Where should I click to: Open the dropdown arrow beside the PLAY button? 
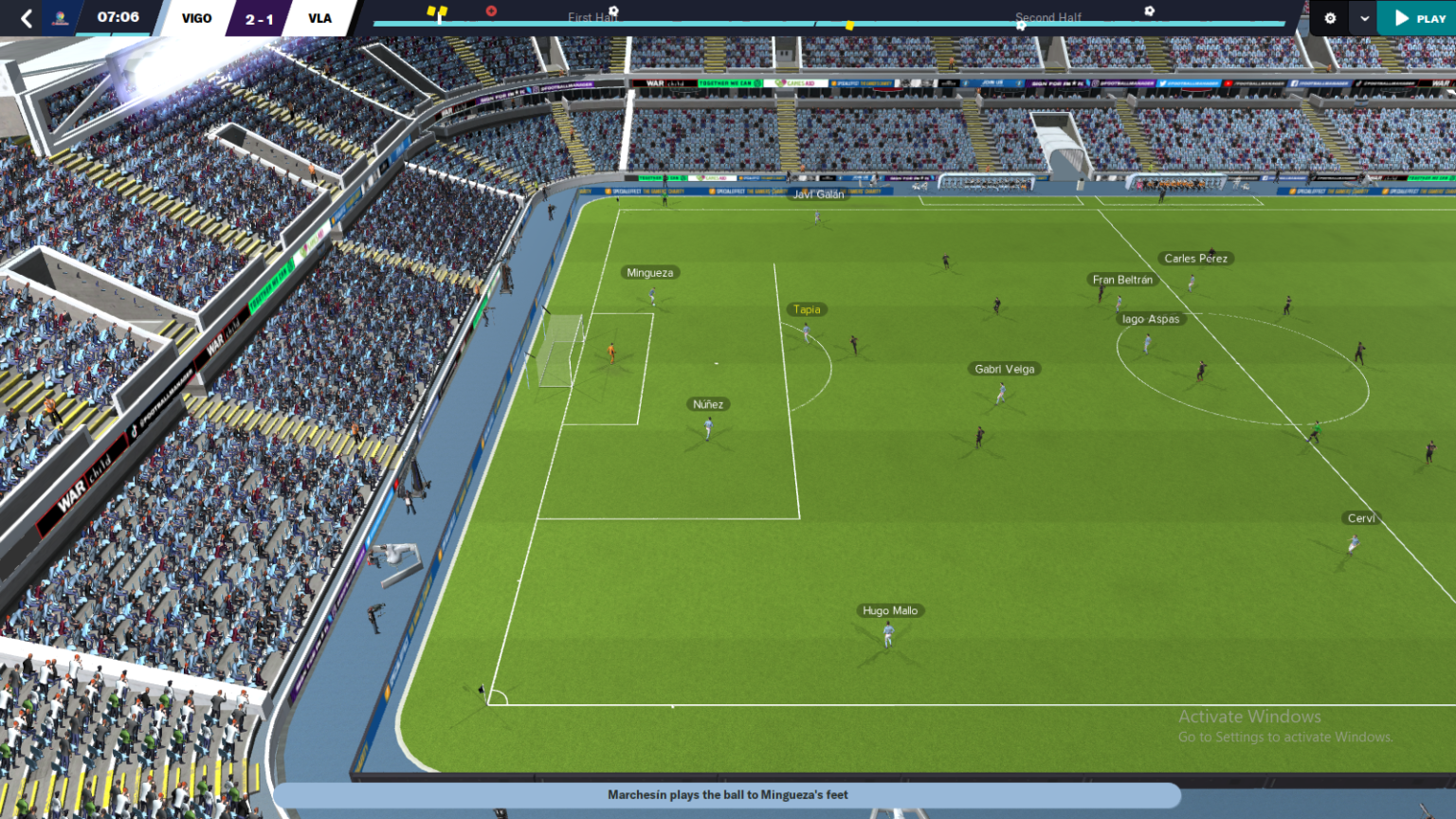(1365, 18)
